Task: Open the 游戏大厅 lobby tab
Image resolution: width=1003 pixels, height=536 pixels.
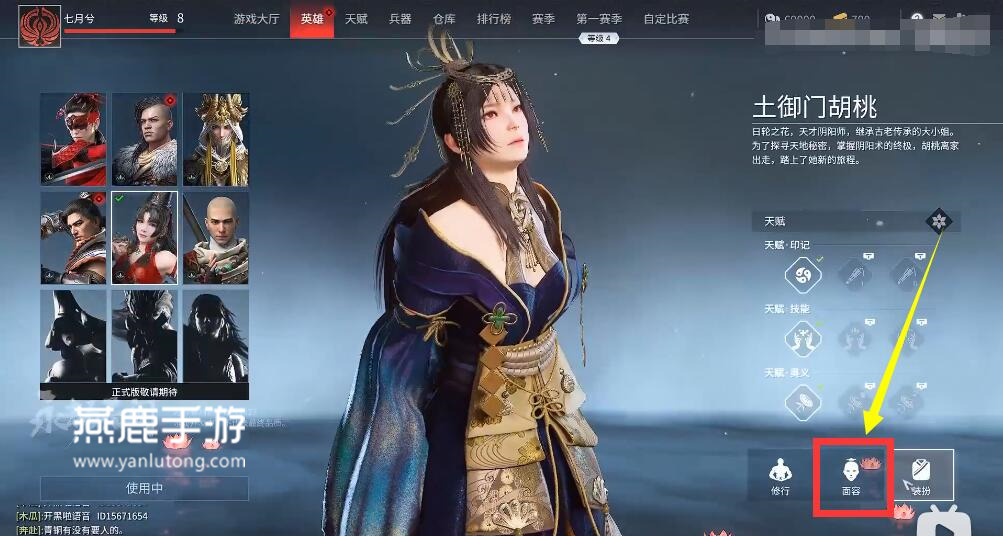Action: [x=256, y=19]
